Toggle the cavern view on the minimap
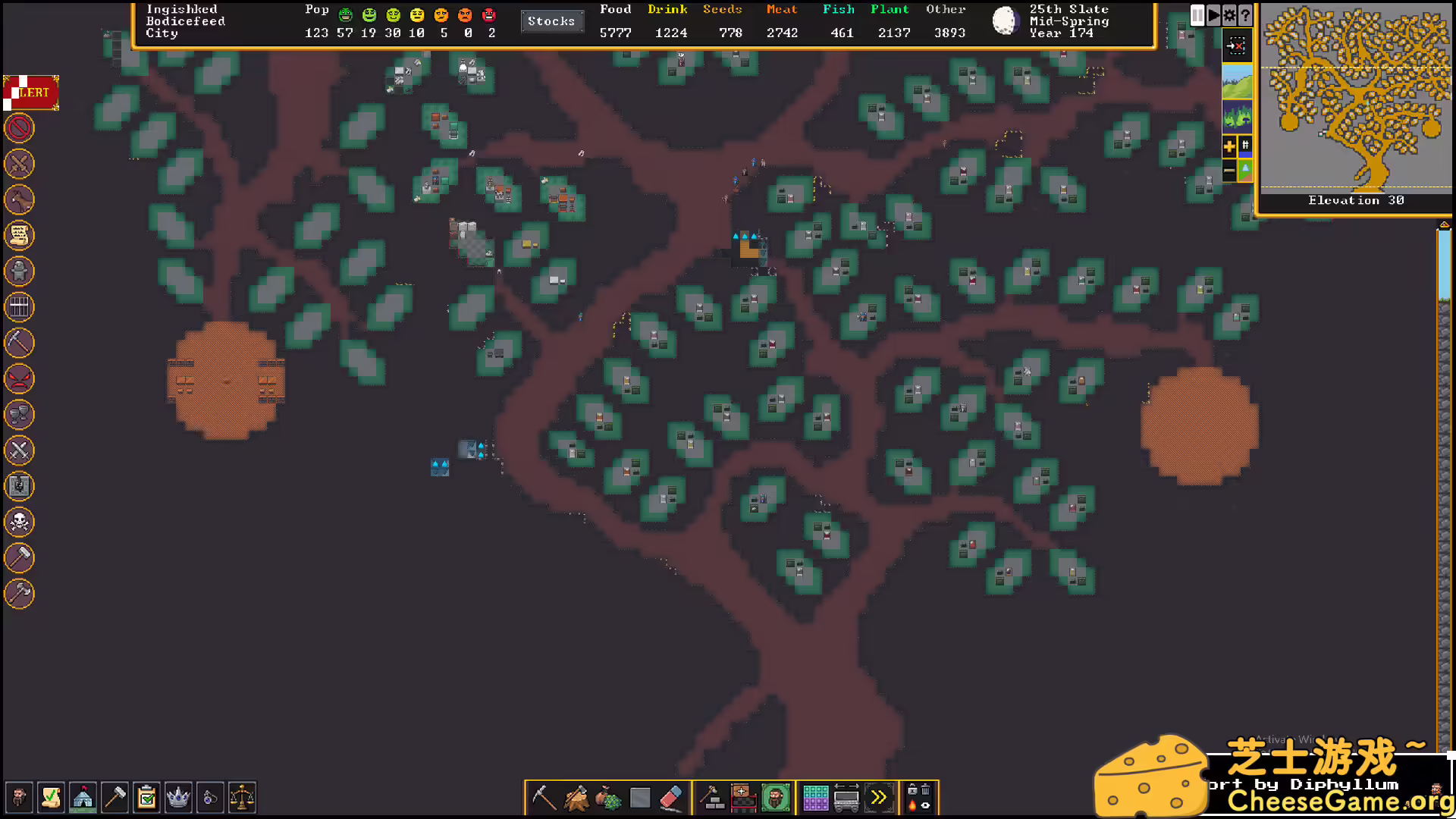 coord(1238,116)
